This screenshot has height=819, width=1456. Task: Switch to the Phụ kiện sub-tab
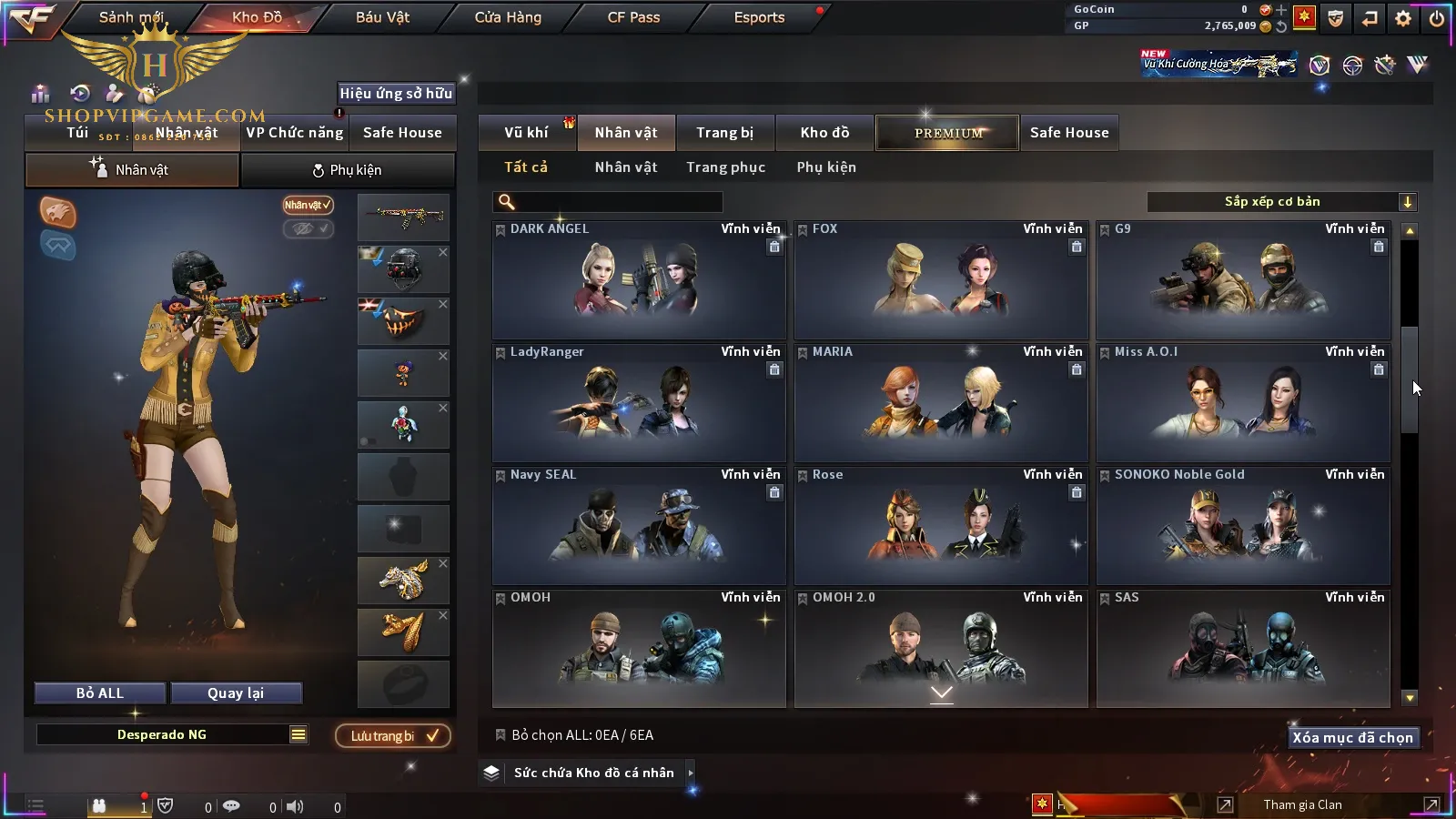(x=348, y=170)
